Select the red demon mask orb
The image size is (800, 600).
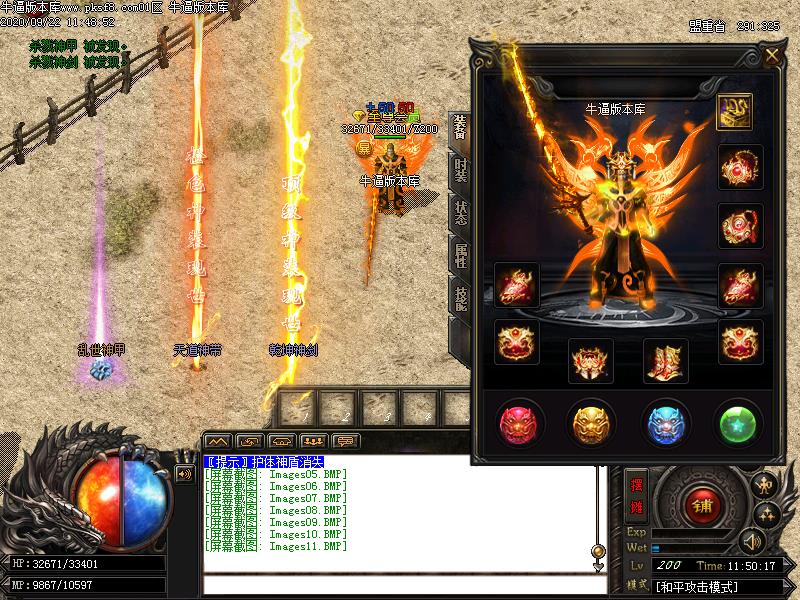coord(520,423)
